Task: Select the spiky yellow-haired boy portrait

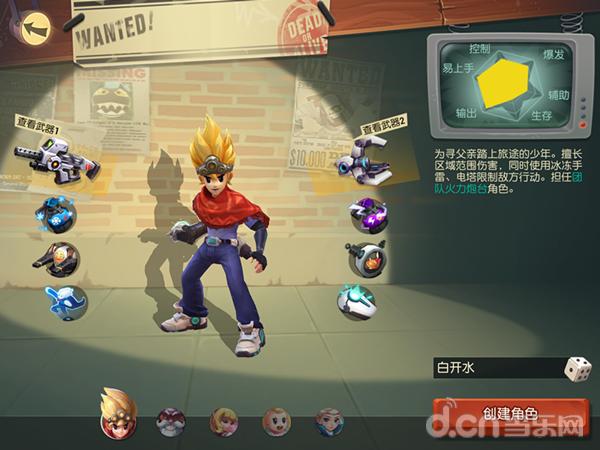Action: (x=118, y=414)
